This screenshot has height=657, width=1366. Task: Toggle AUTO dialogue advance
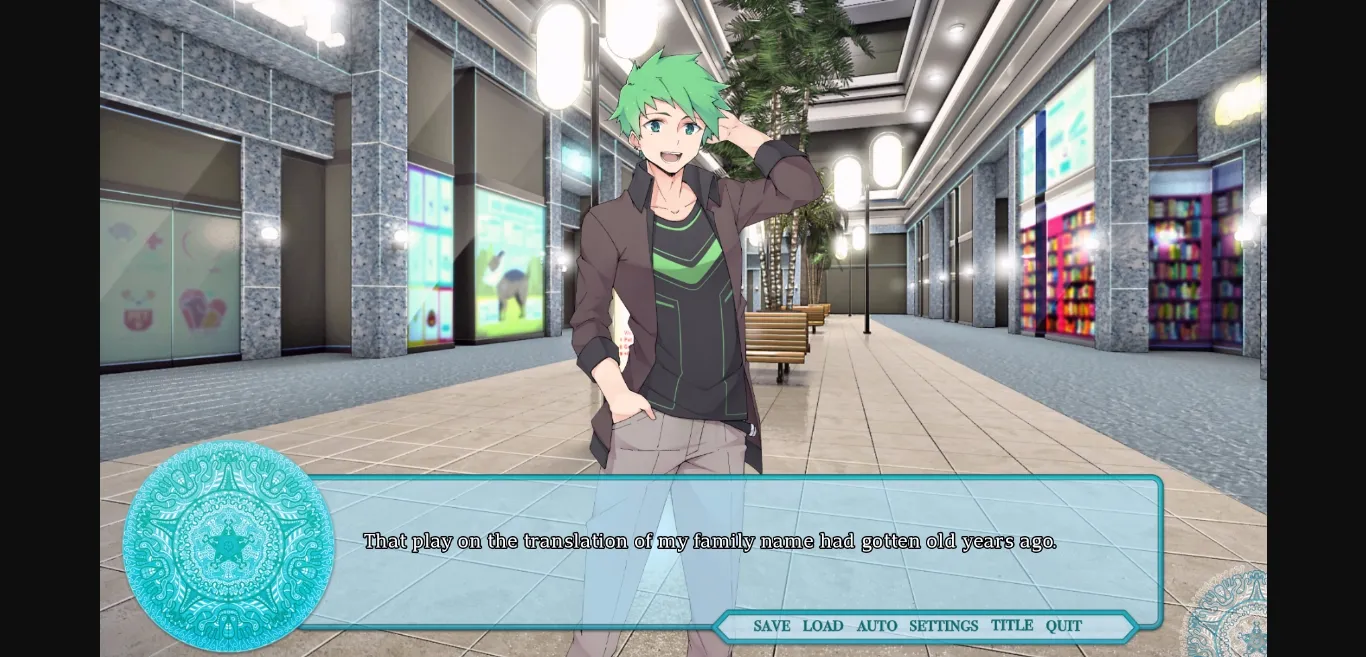(x=877, y=626)
